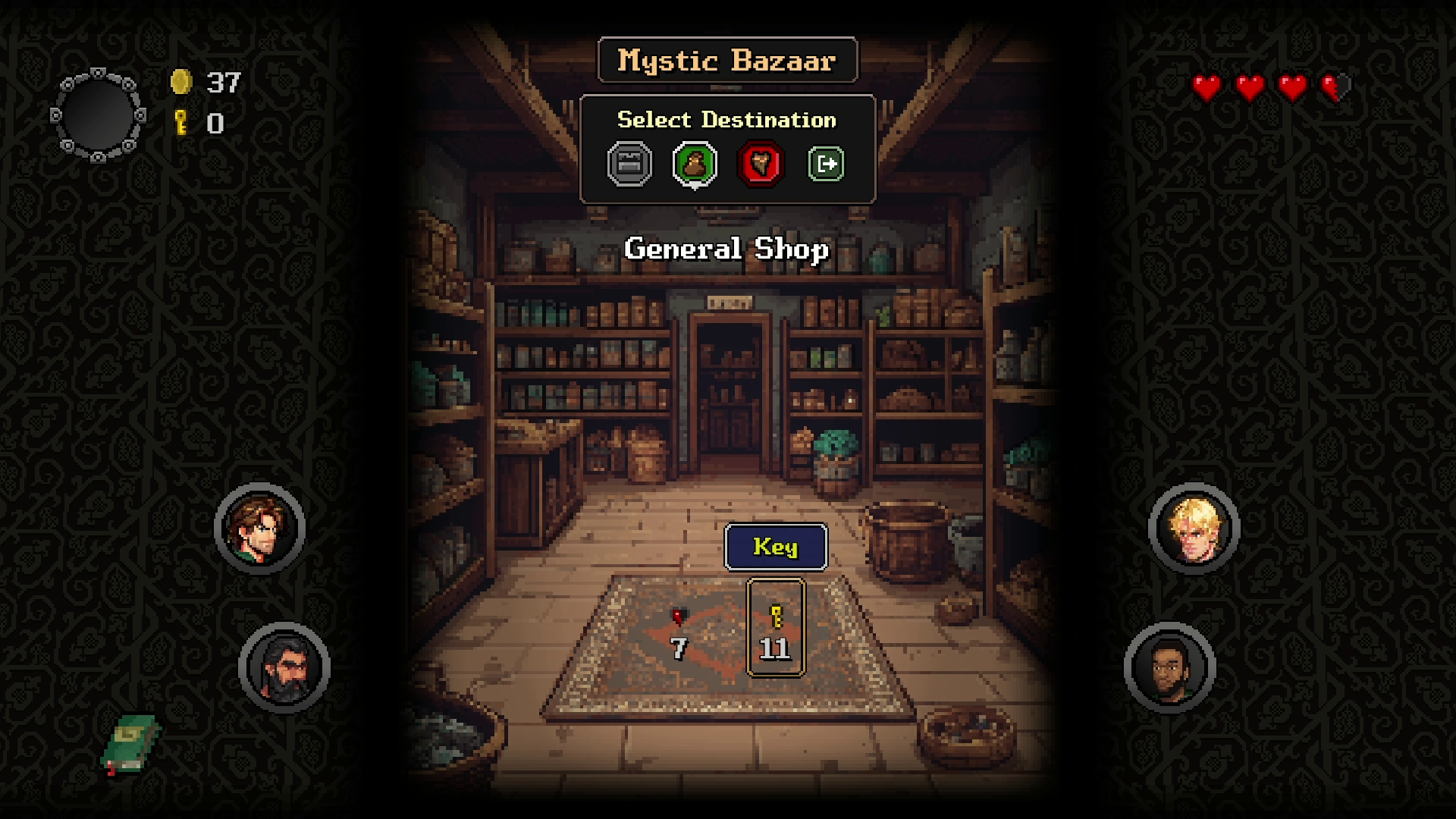Select the brown-haired hero portrait
Viewport: 1456px width, 819px height.
click(260, 528)
